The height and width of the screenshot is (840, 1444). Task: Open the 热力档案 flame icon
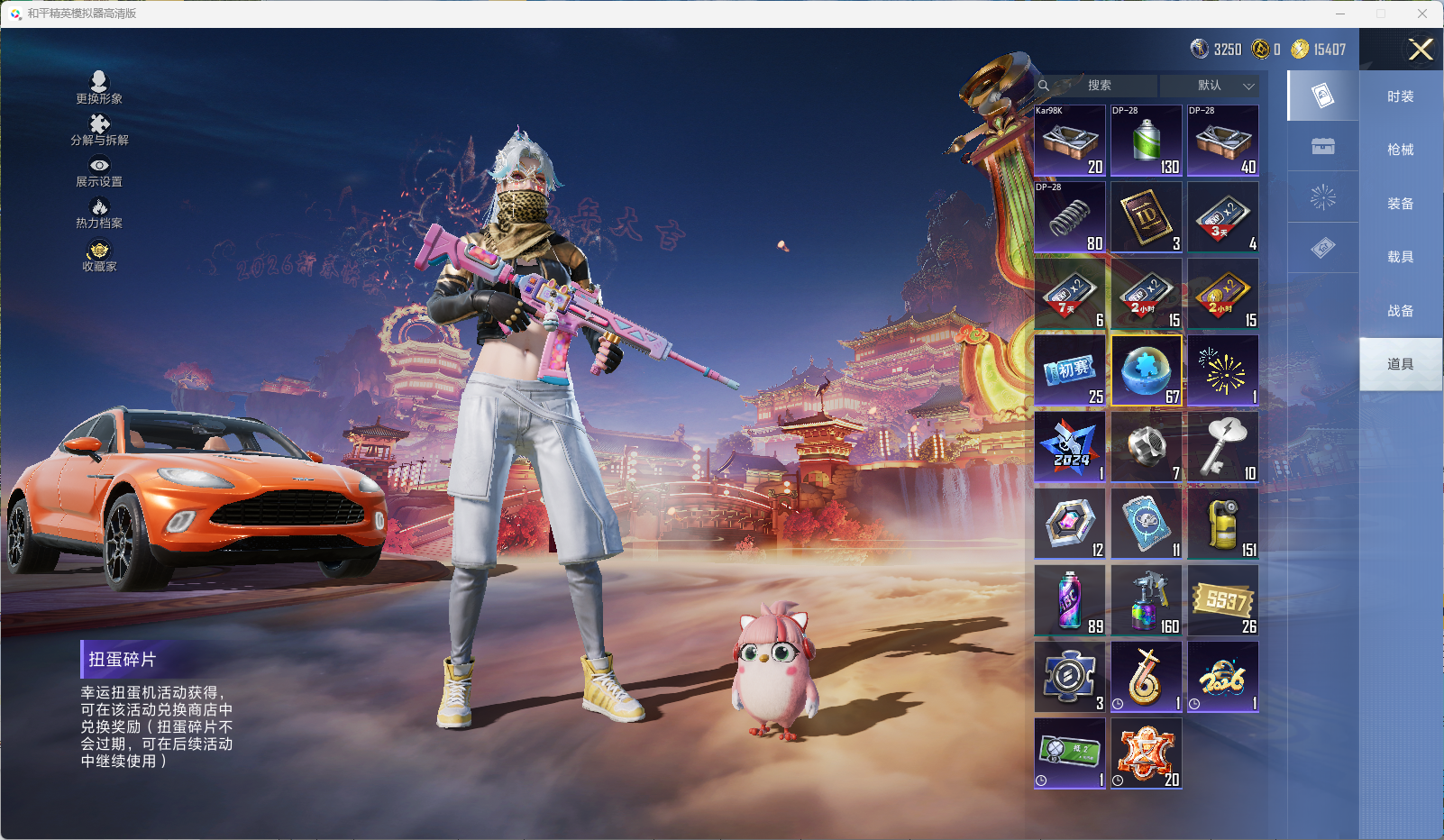(x=99, y=213)
